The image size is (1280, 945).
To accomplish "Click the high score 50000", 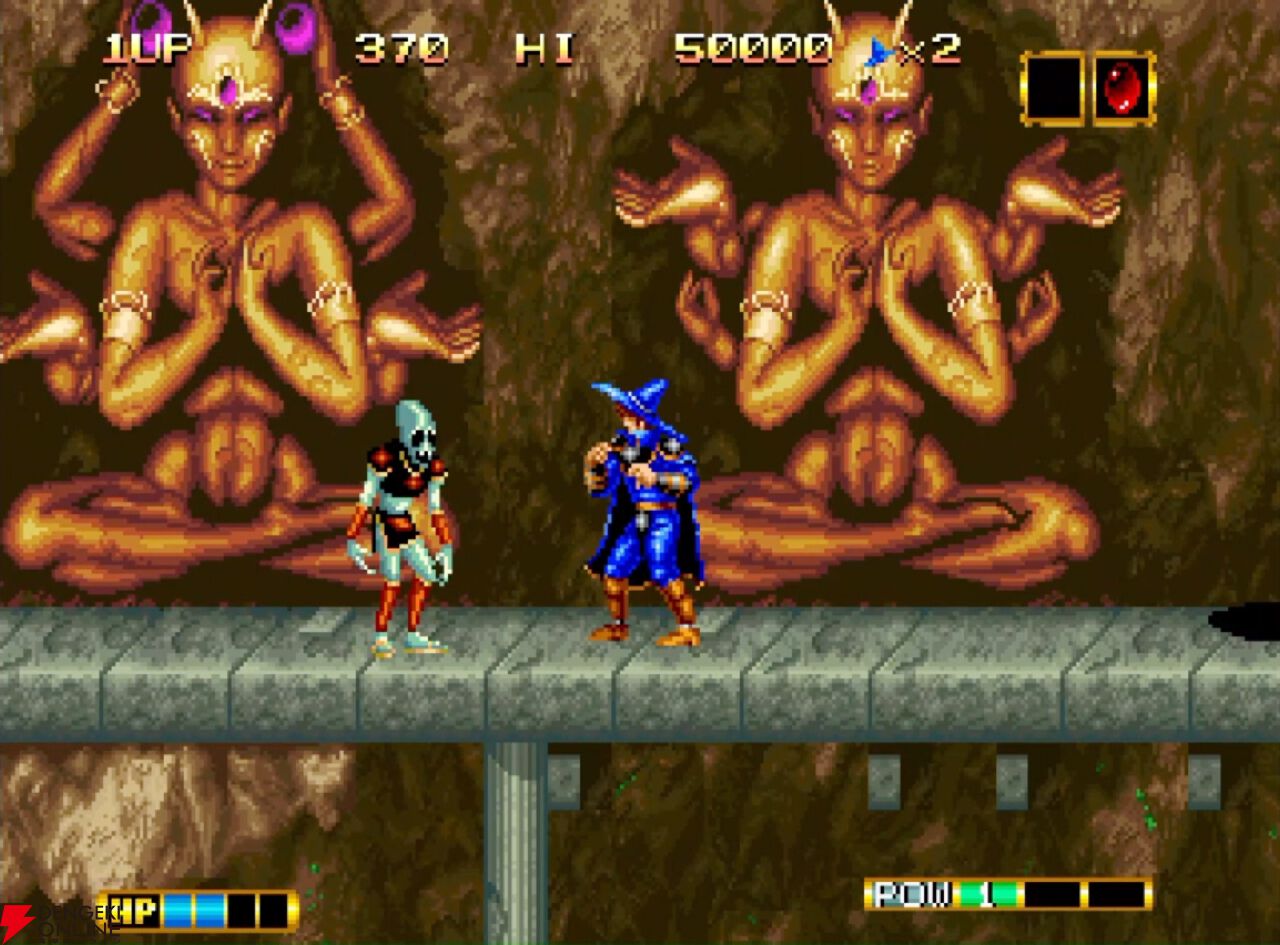I will click(x=755, y=46).
